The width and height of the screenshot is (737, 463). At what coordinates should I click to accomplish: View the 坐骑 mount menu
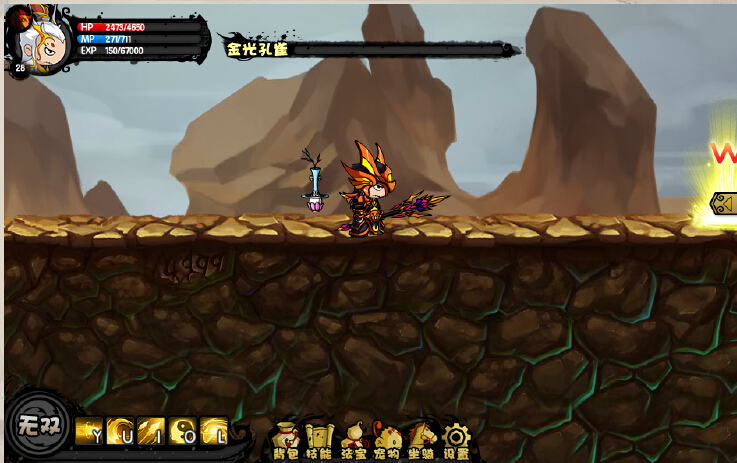pos(421,440)
